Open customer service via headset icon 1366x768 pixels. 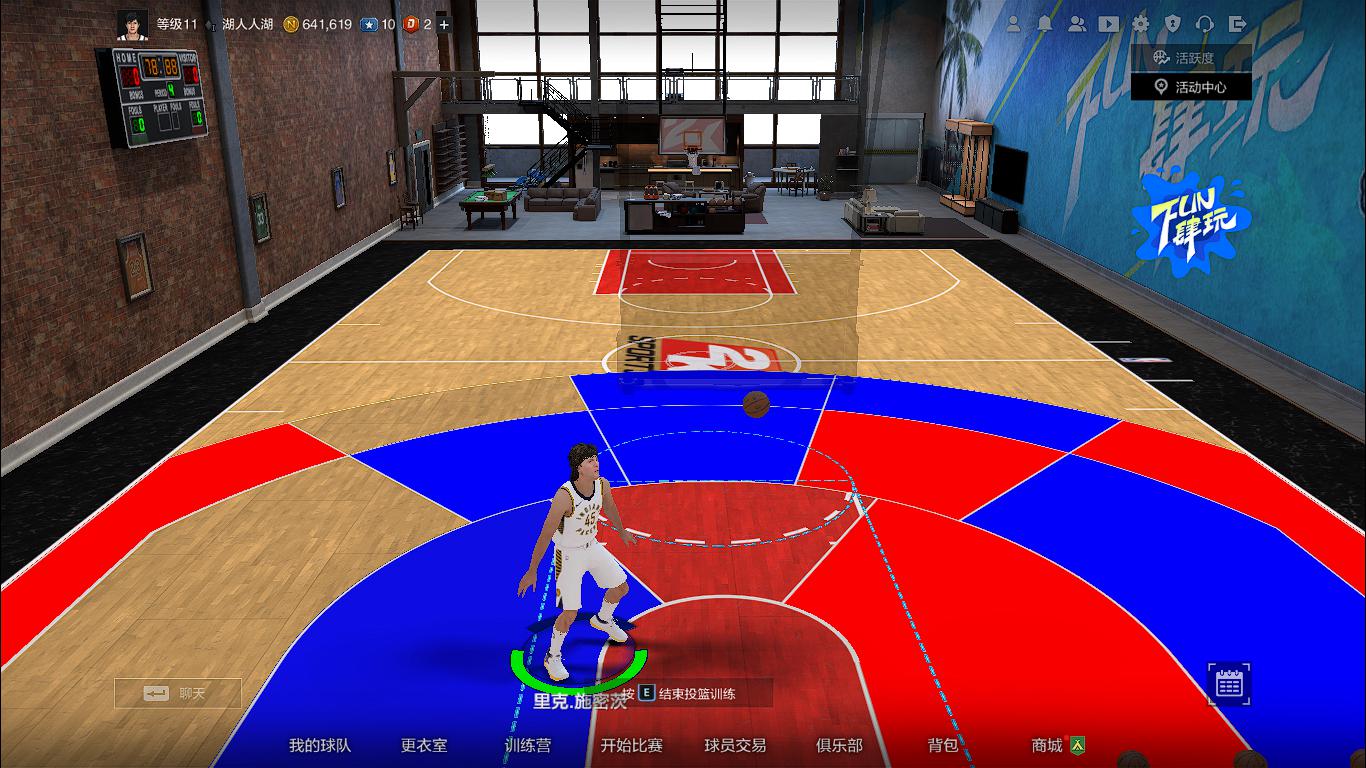1206,23
